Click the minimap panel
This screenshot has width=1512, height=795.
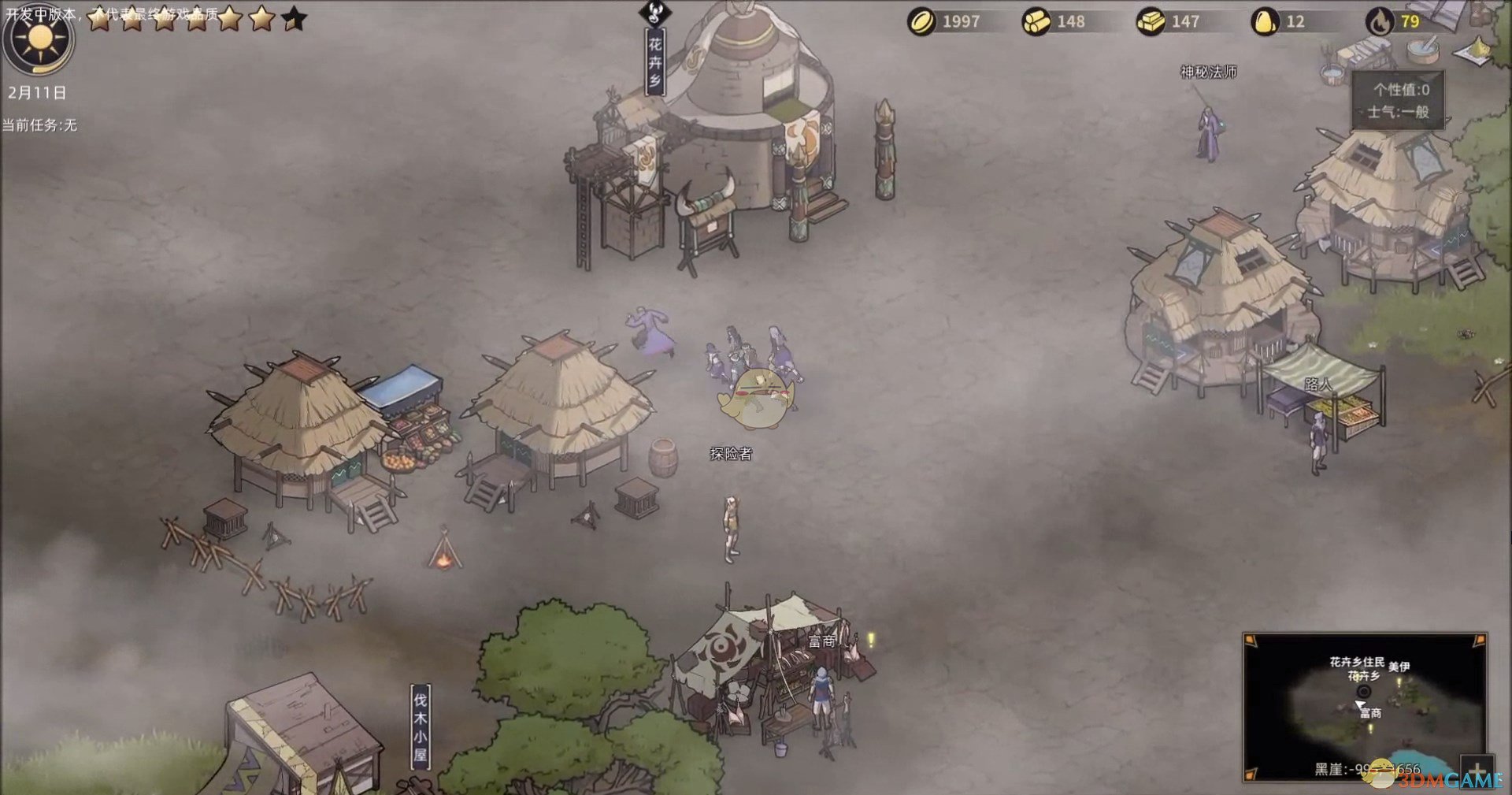coord(1364,707)
